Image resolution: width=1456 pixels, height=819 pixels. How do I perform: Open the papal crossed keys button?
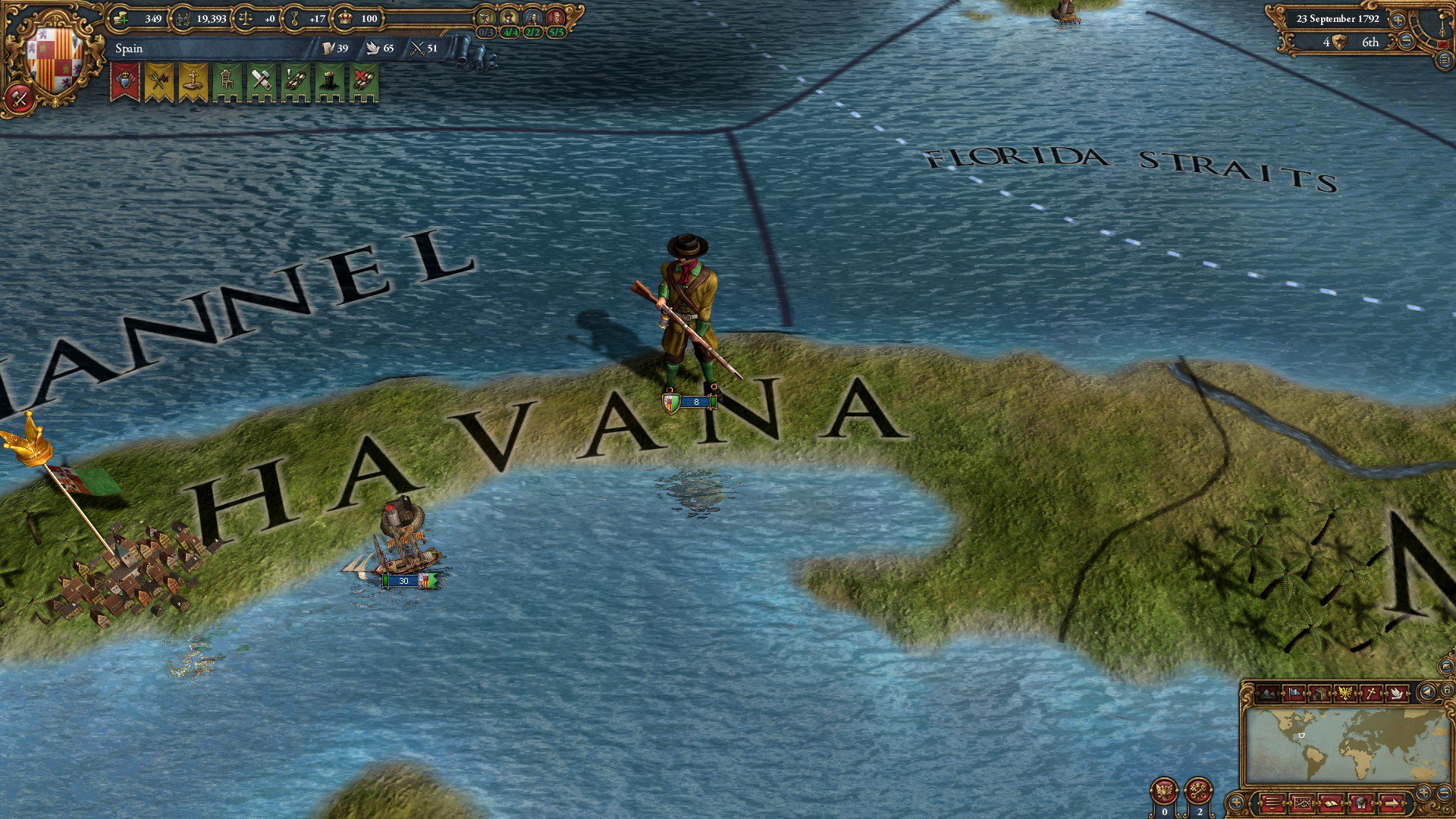click(1199, 792)
